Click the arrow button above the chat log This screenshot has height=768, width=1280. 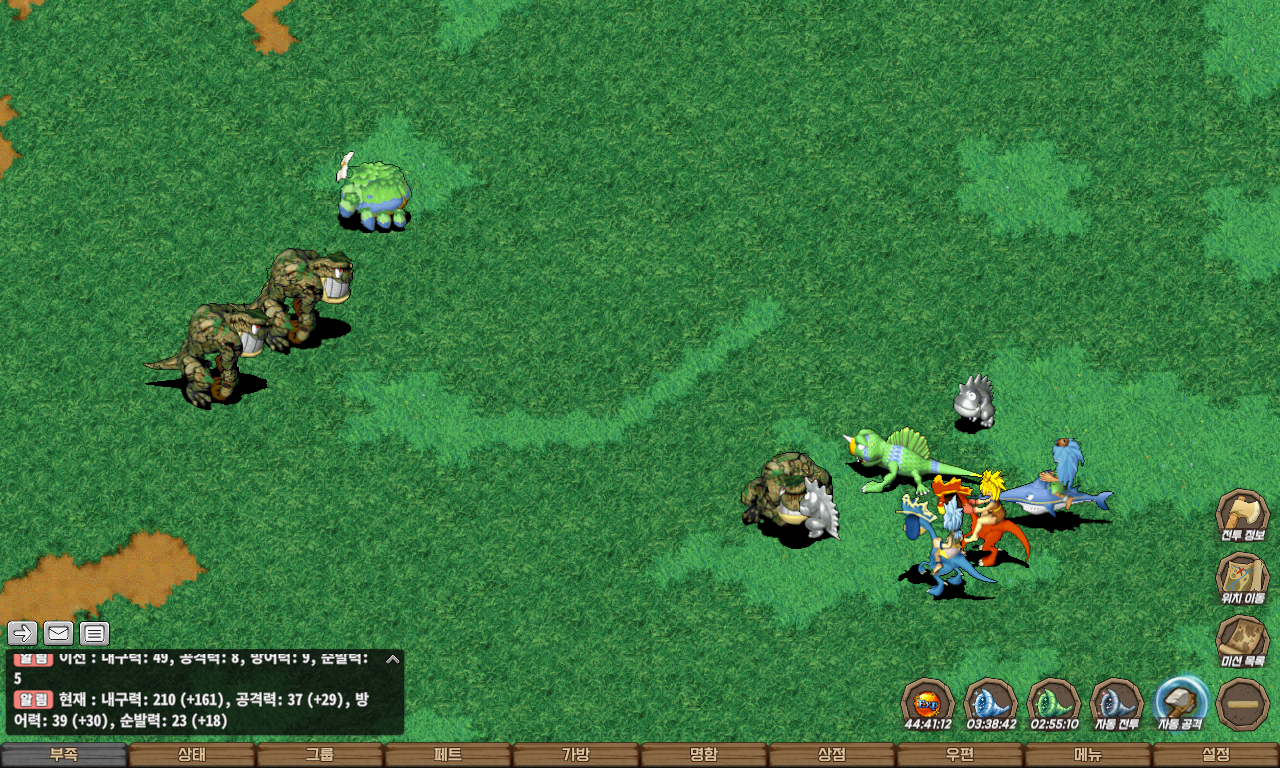coord(23,633)
